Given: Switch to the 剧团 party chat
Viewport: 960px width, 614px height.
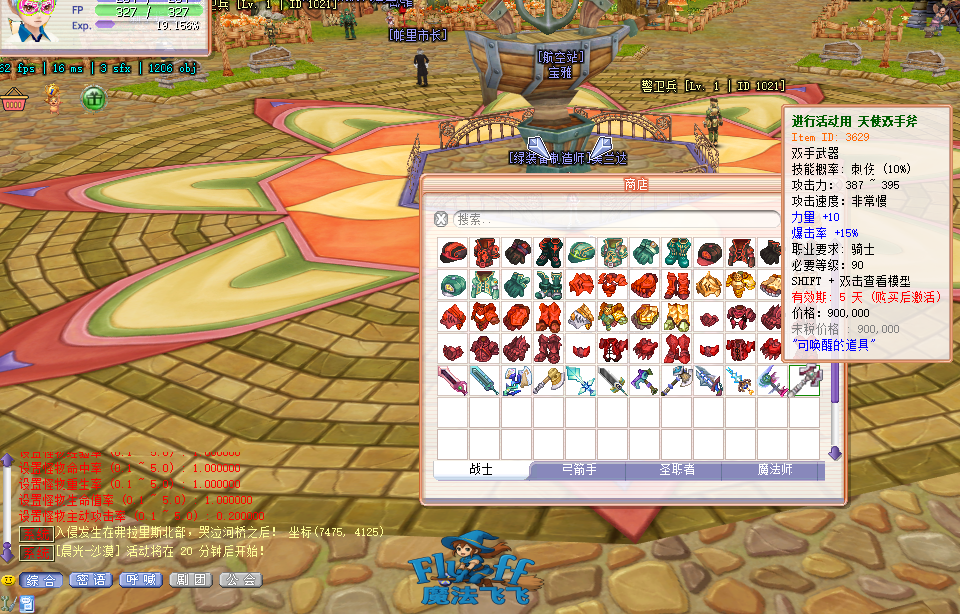Looking at the screenshot, I should click(190, 580).
